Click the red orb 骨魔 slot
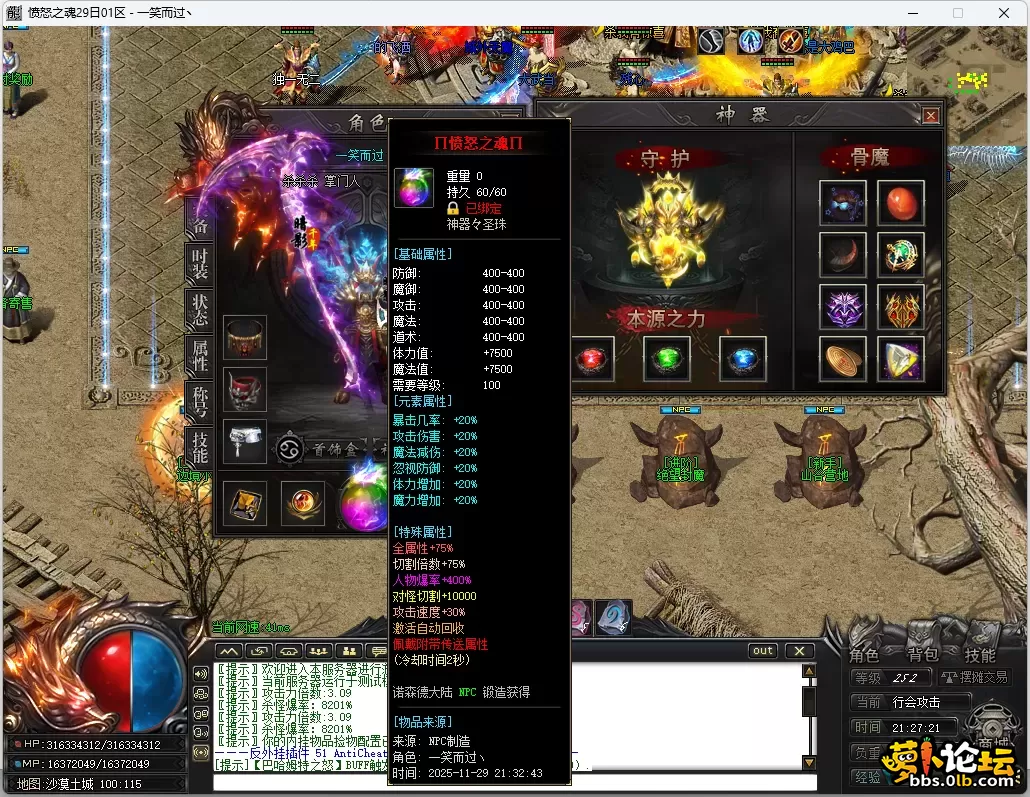The width and height of the screenshot is (1030, 797). coord(900,202)
